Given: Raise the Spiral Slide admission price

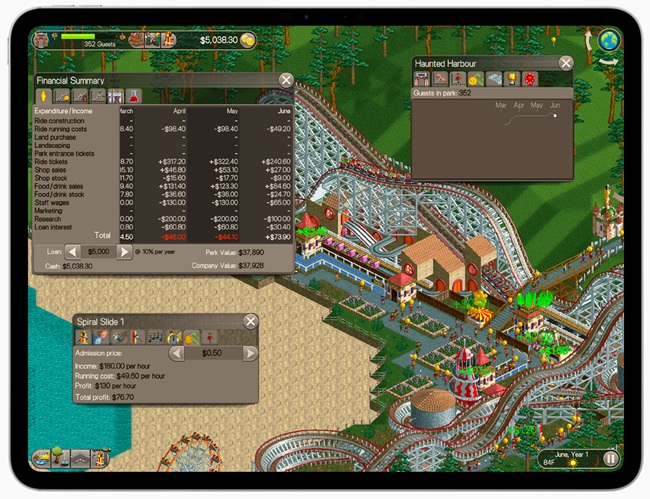Looking at the screenshot, I should pos(249,353).
